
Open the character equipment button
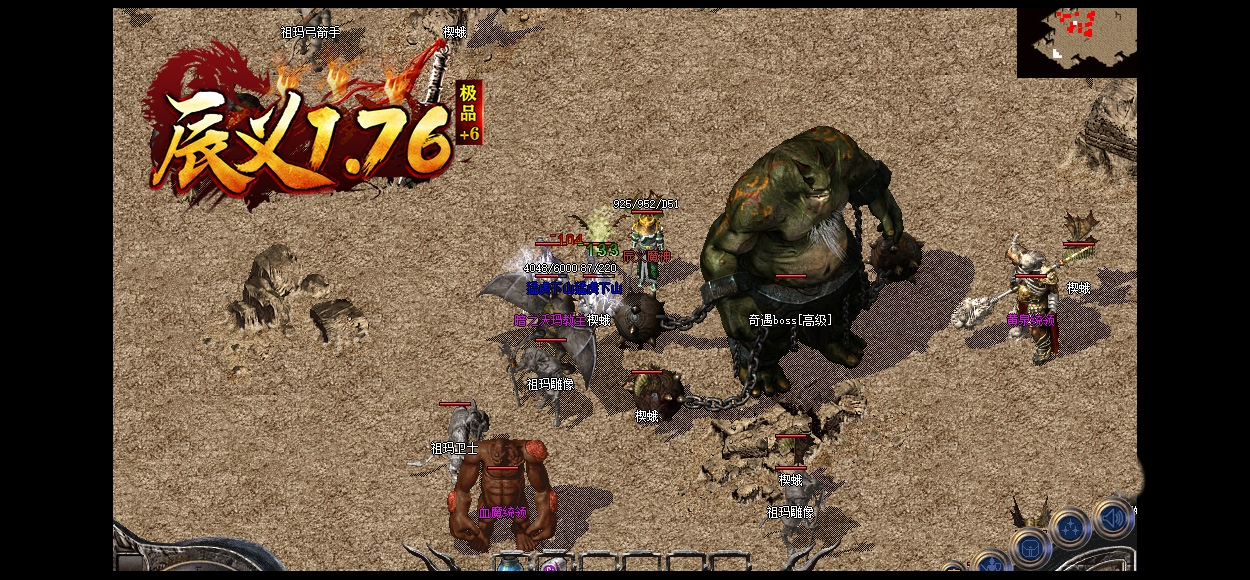tap(990, 566)
